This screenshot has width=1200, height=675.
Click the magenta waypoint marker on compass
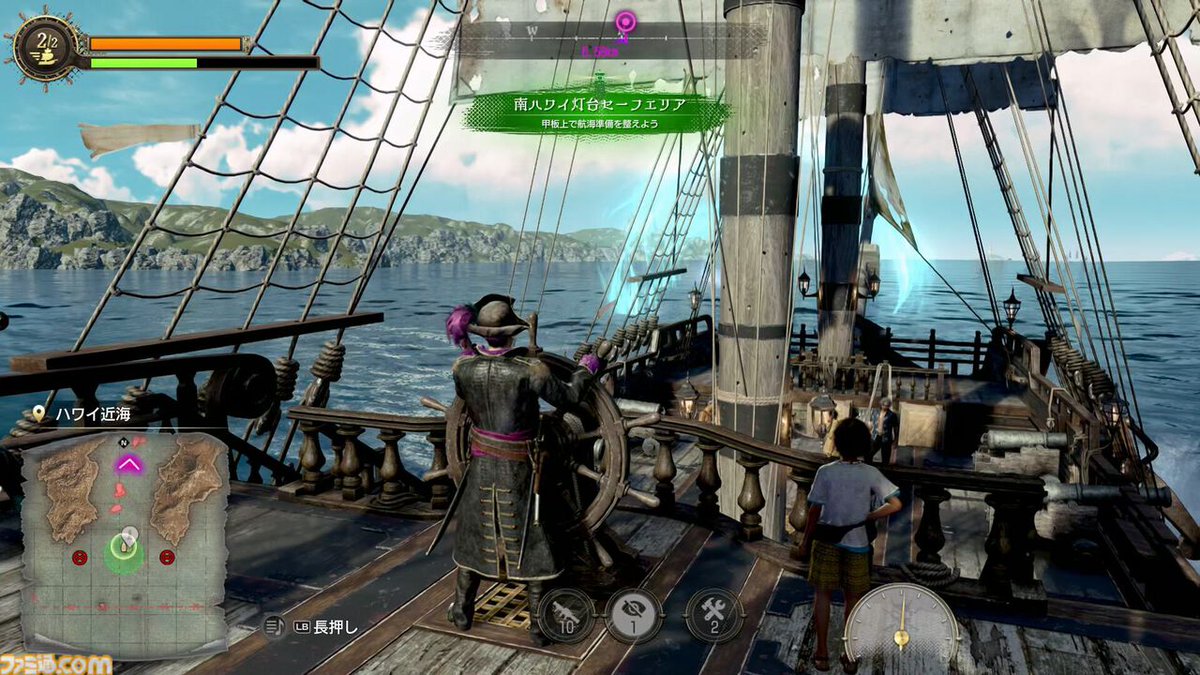click(626, 23)
